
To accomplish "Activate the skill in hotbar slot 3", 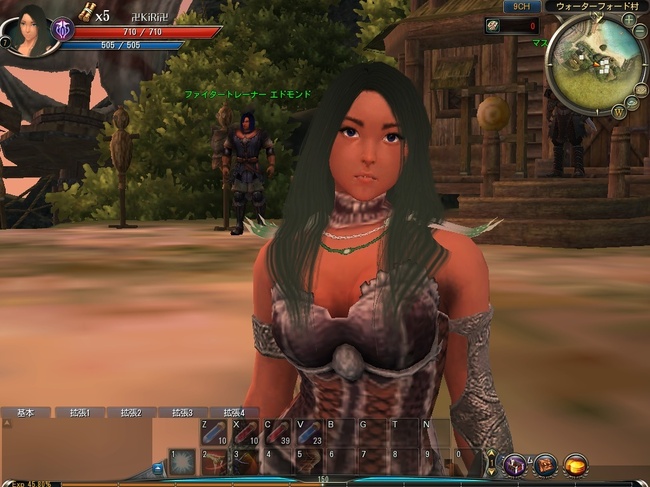I will pyautogui.click(x=245, y=461).
